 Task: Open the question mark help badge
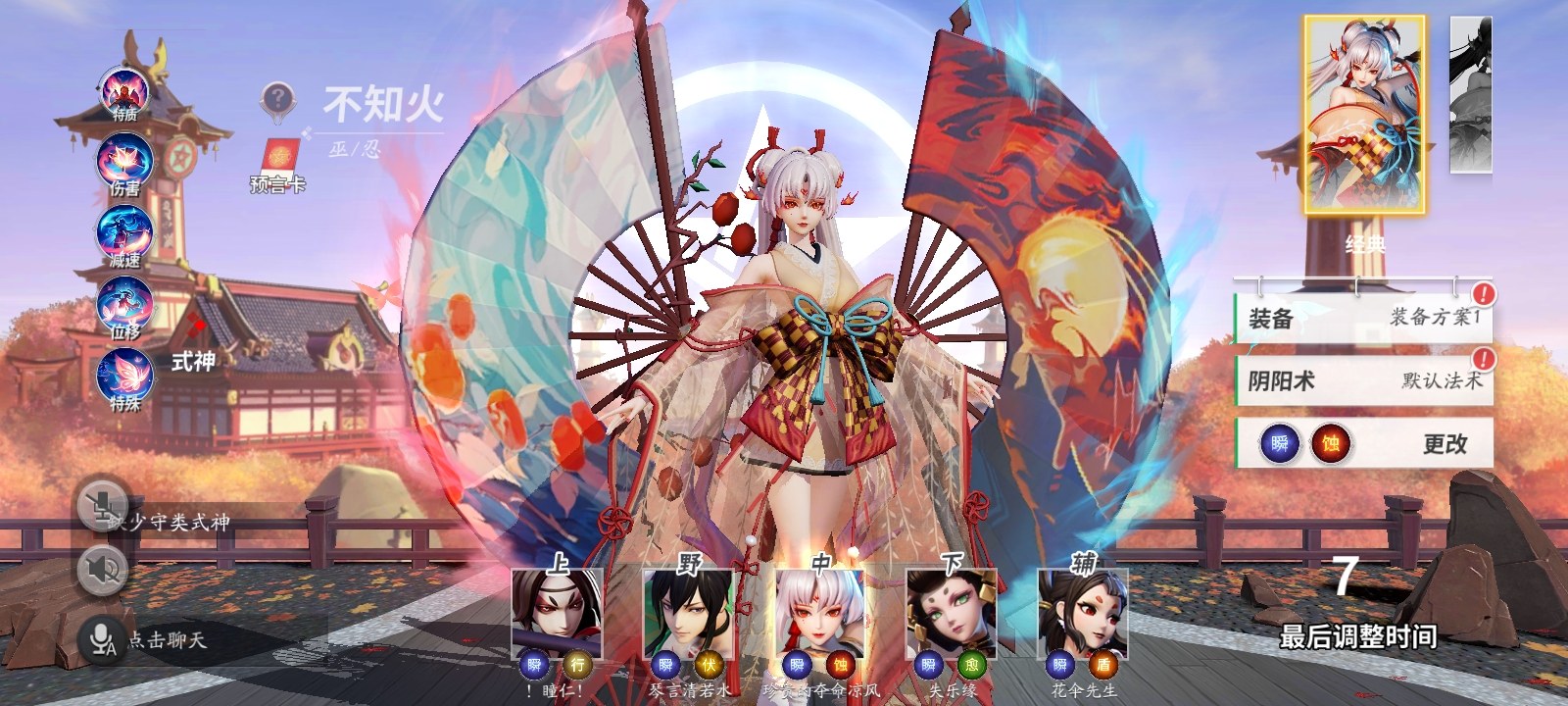[278, 99]
